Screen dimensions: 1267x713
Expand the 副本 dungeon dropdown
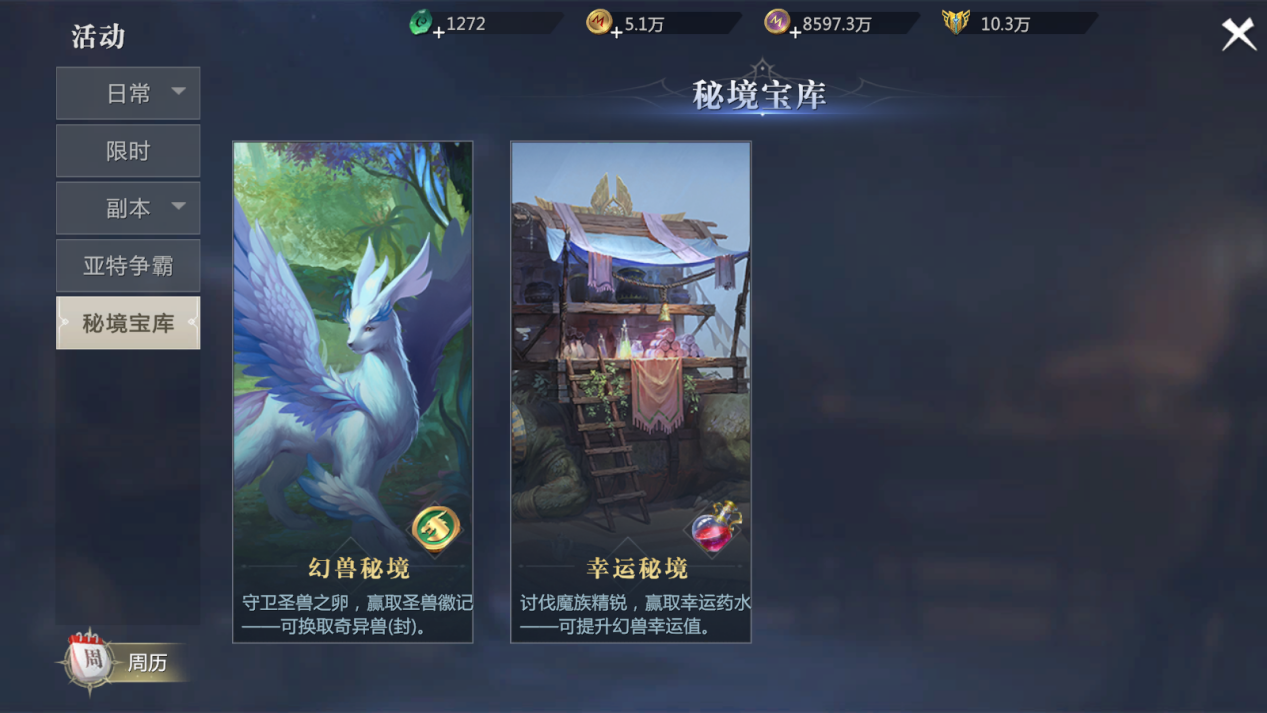128,208
